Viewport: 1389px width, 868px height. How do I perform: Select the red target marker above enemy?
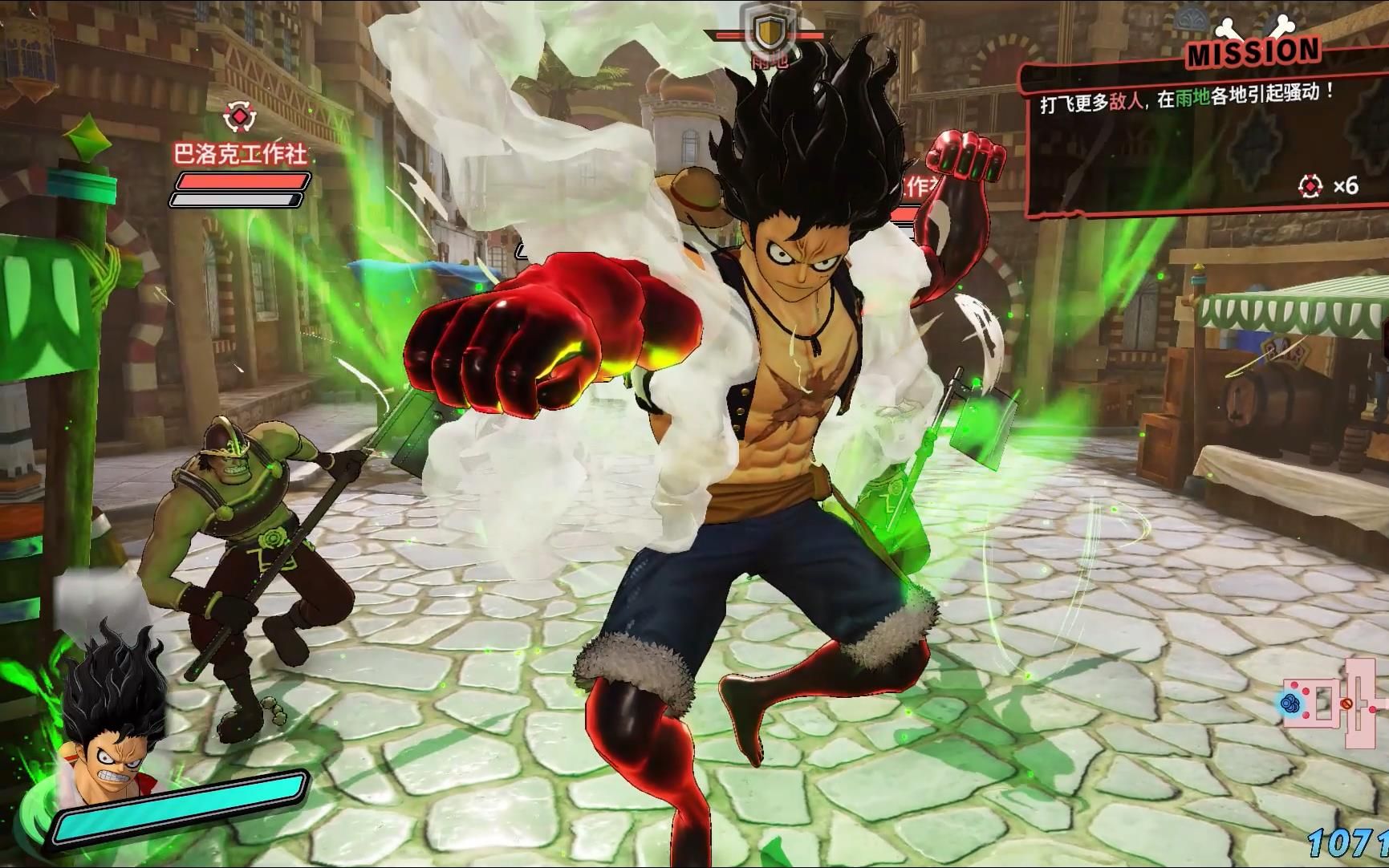pos(238,118)
